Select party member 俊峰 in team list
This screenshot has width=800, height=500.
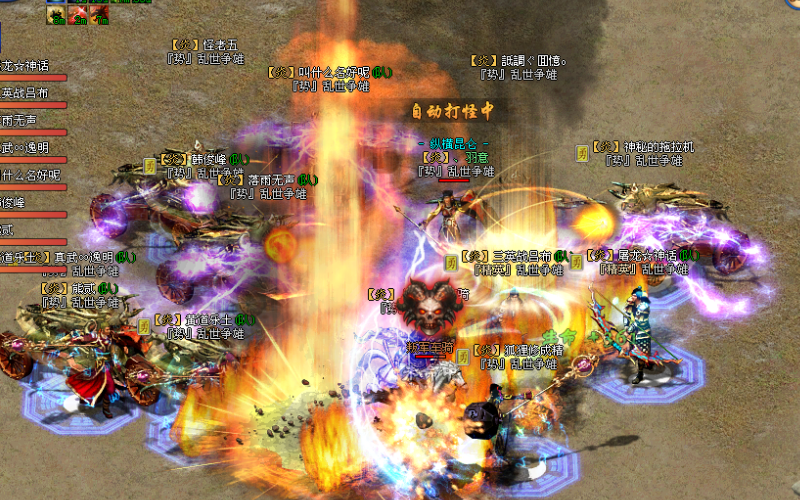pos(14,203)
